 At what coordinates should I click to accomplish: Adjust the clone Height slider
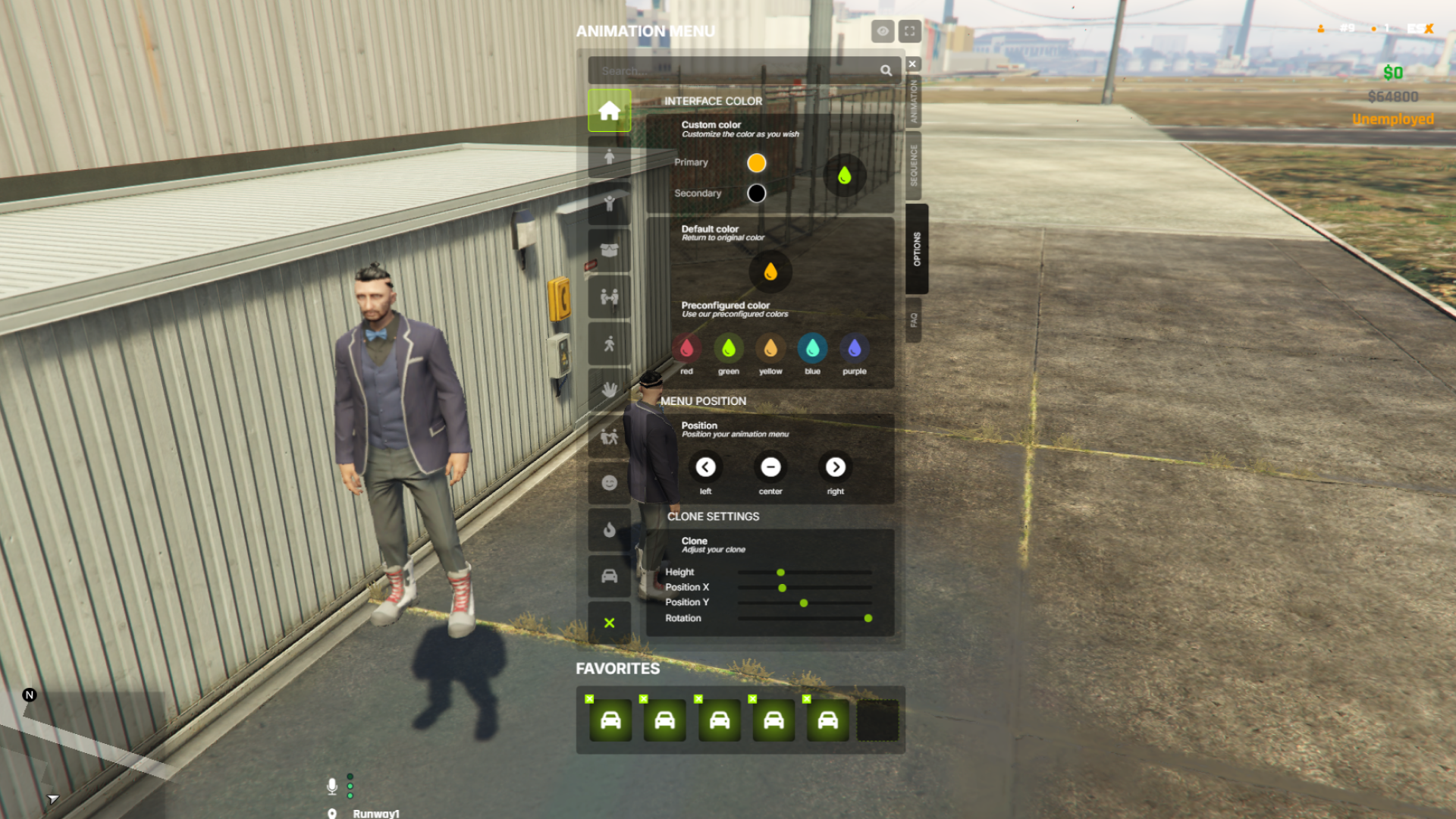click(x=780, y=573)
